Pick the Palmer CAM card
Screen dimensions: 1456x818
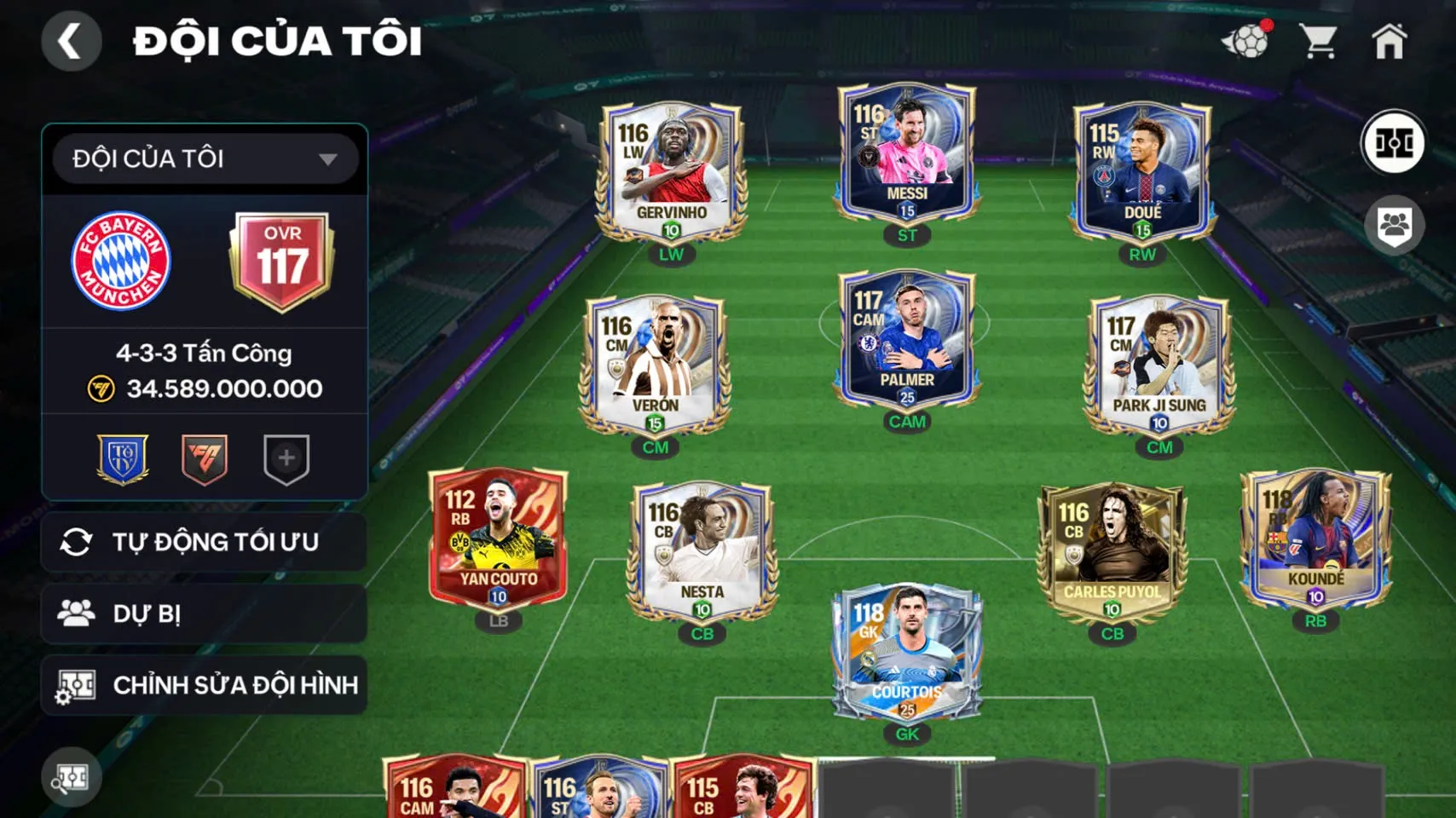906,339
